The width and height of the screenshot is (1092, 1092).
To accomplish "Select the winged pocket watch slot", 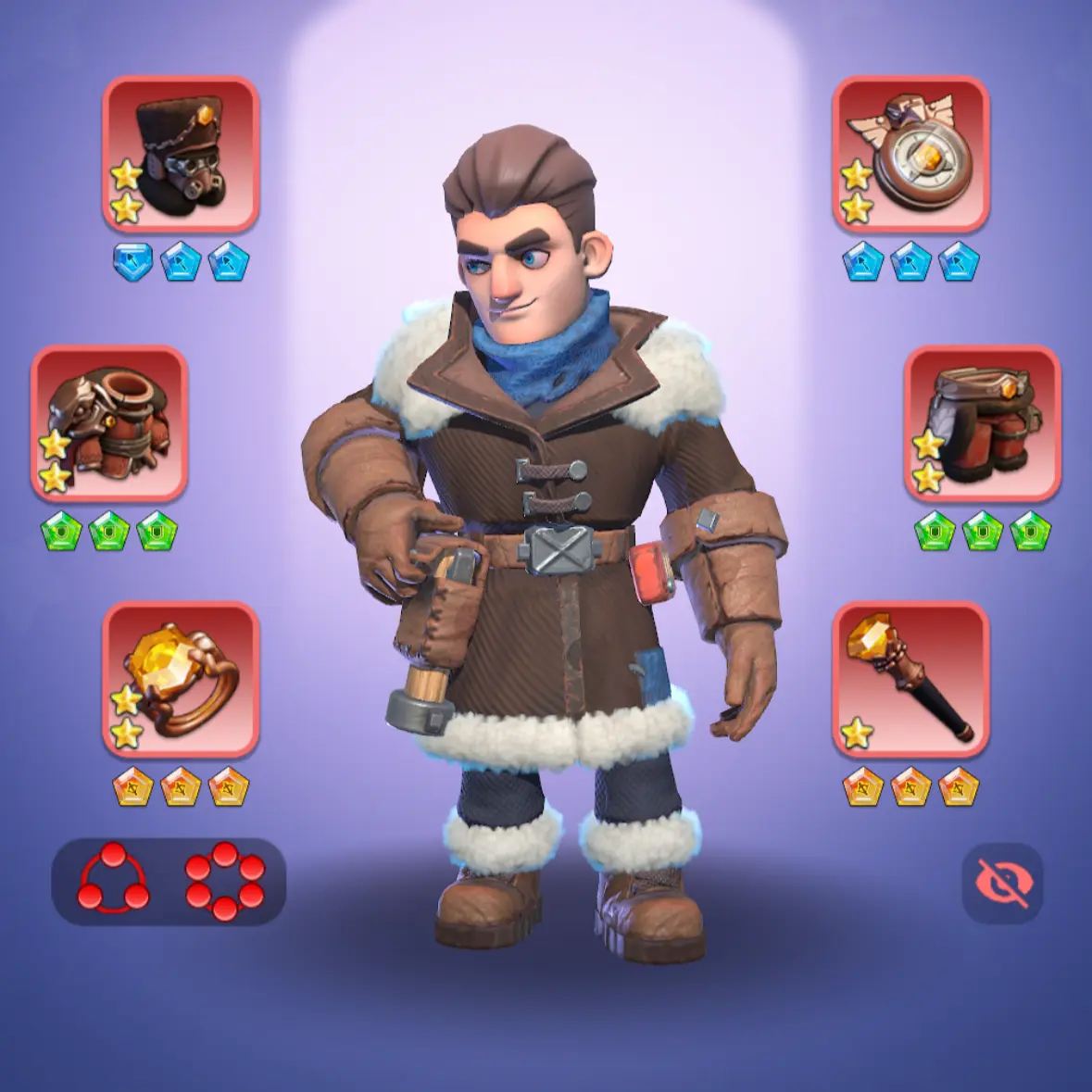I will (910, 154).
